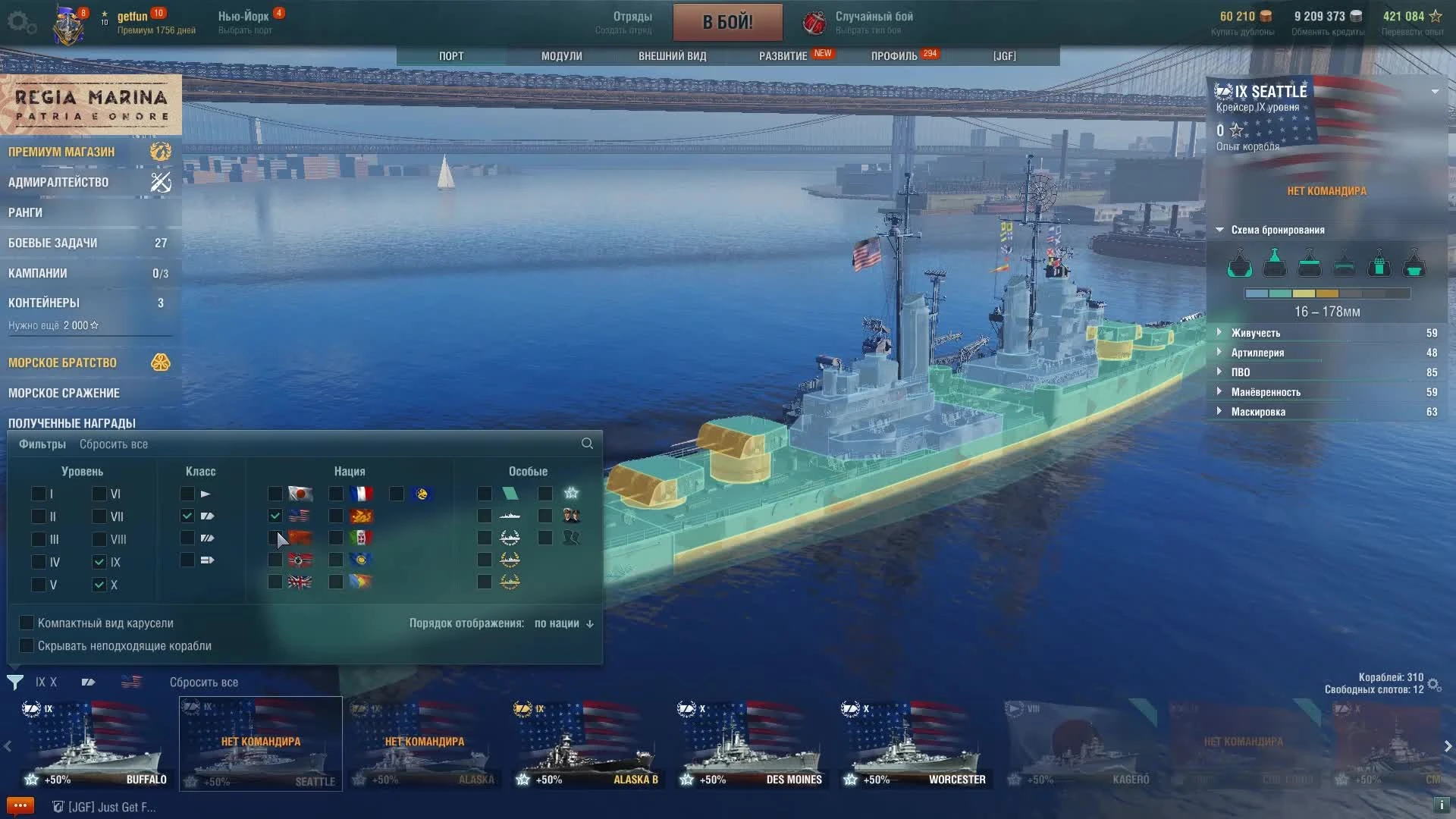
Task: Open the filter panel search magnifier
Action: click(587, 444)
